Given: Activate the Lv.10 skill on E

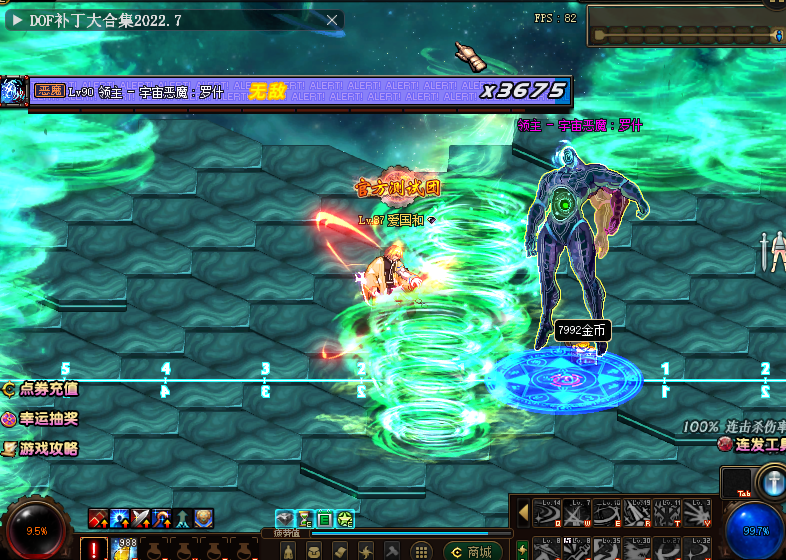Looking at the screenshot, I should click(608, 513).
